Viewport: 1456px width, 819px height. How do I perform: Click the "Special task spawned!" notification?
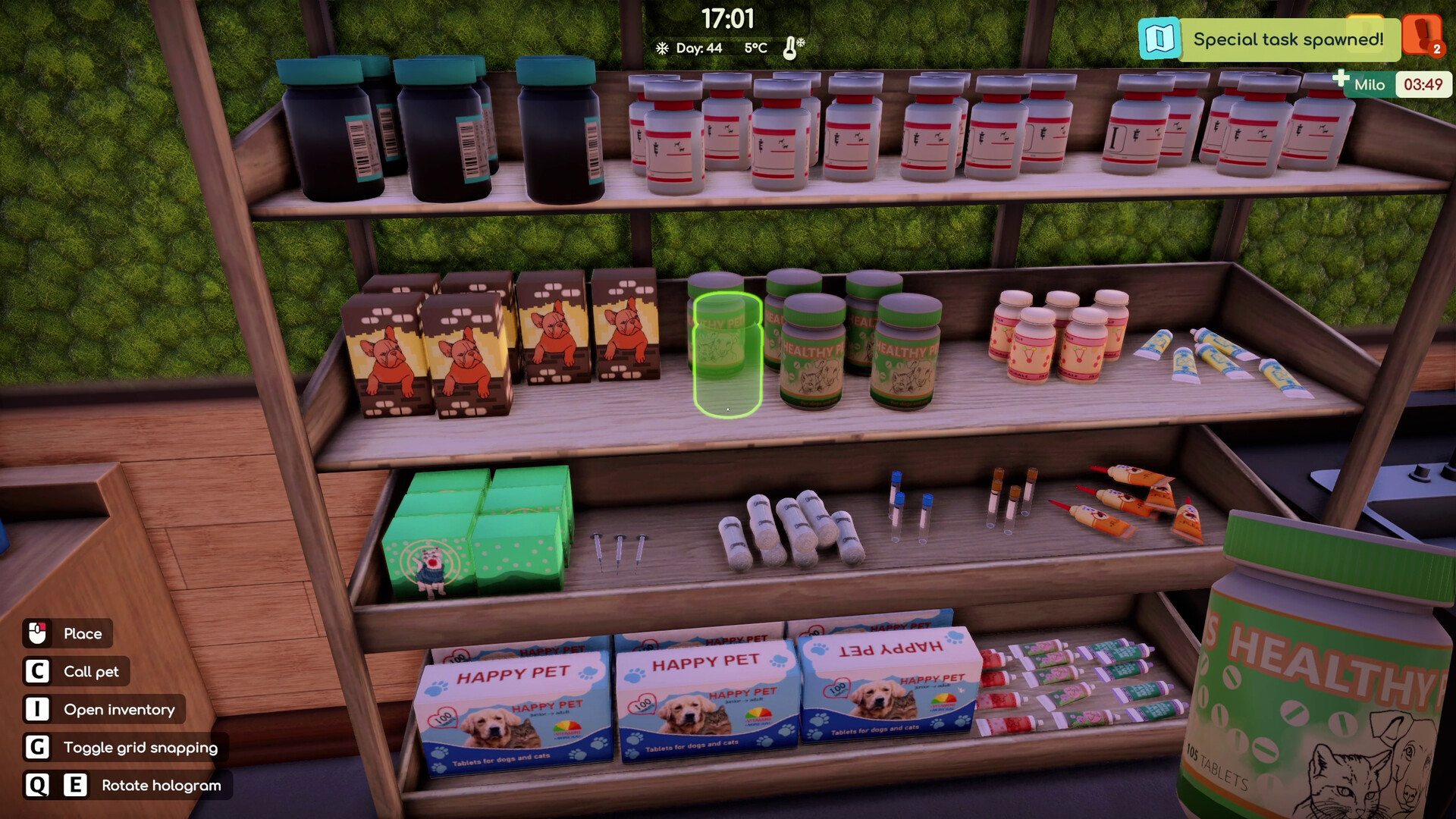[1288, 39]
